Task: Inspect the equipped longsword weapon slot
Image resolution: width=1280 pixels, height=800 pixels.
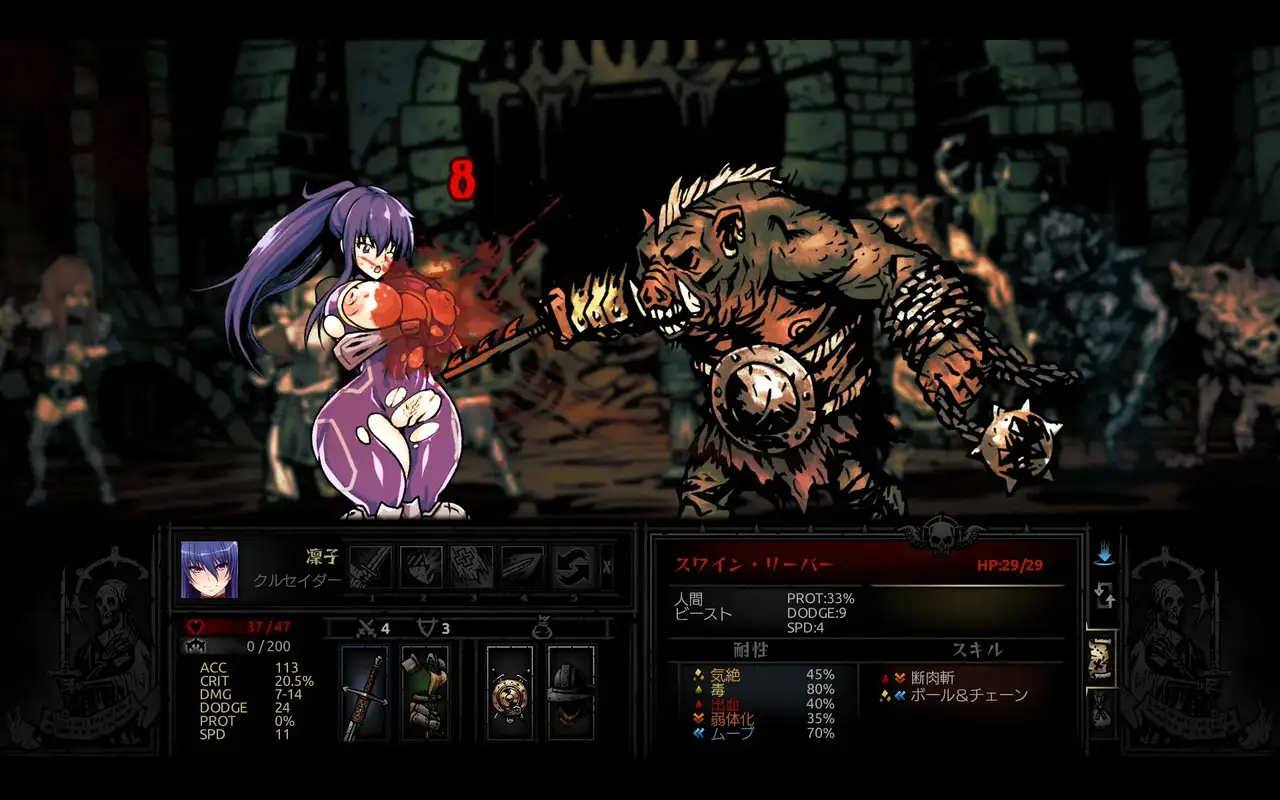Action: click(x=364, y=693)
